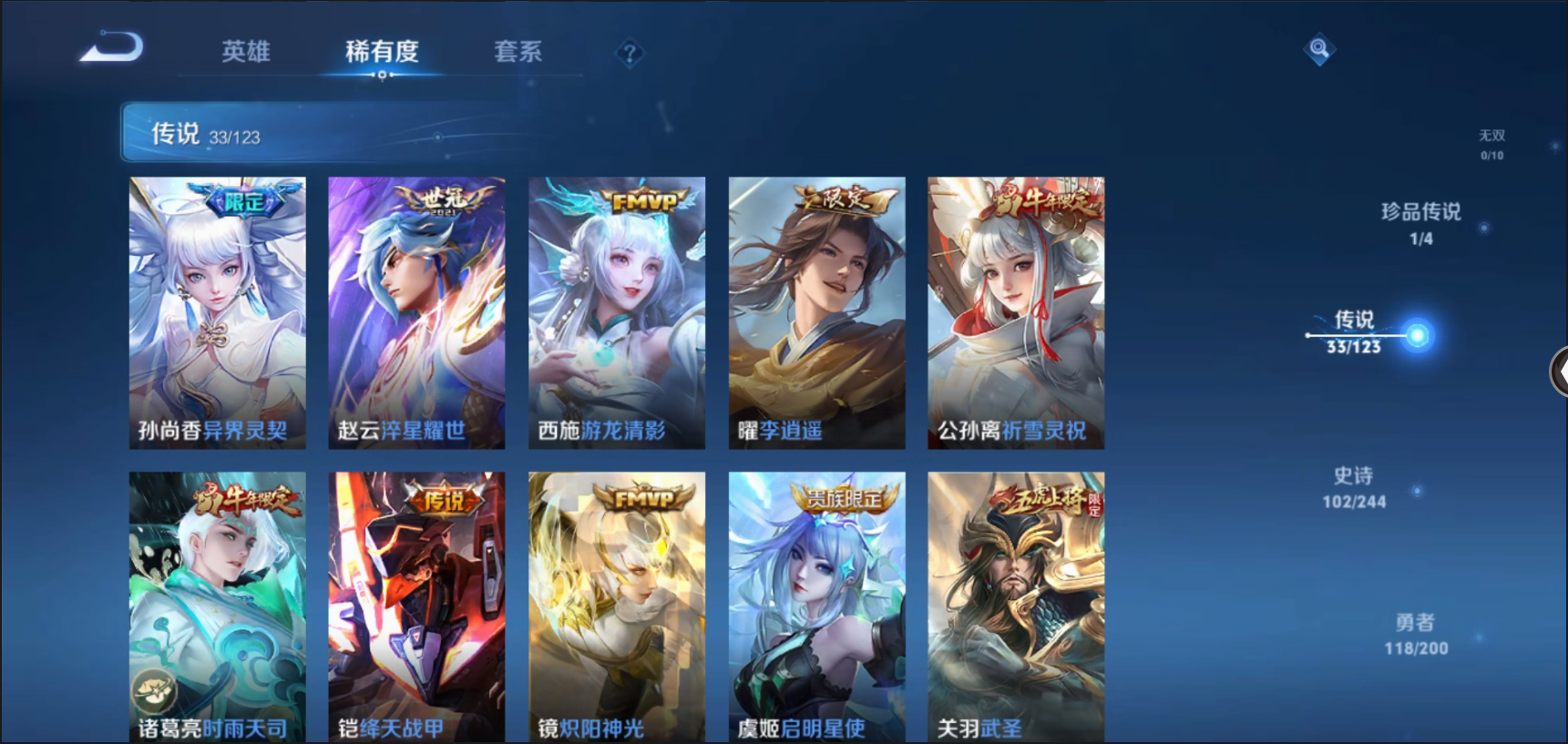Screen dimensions: 1568x744
Task: Jump to the 无双 rarity section
Action: pyautogui.click(x=1491, y=144)
